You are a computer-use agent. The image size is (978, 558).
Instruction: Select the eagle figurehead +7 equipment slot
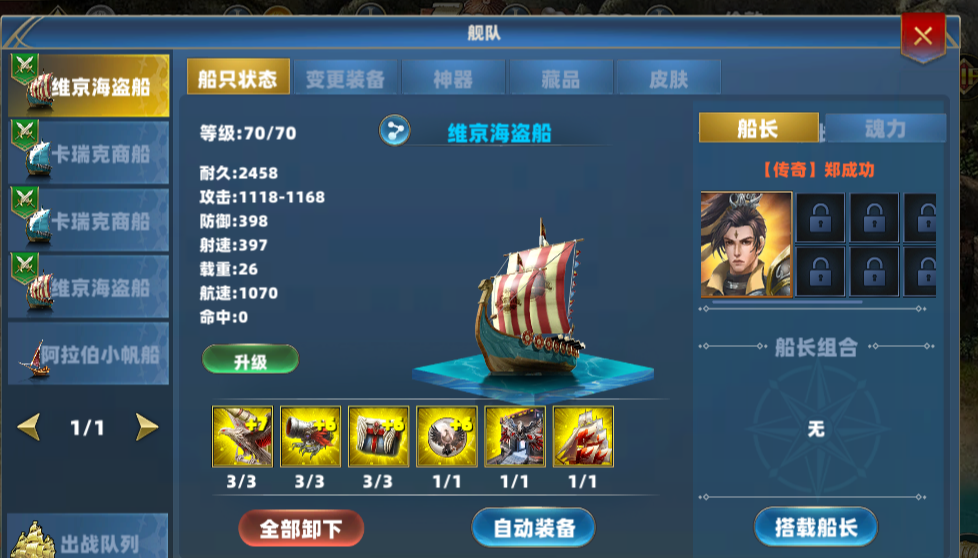(242, 437)
